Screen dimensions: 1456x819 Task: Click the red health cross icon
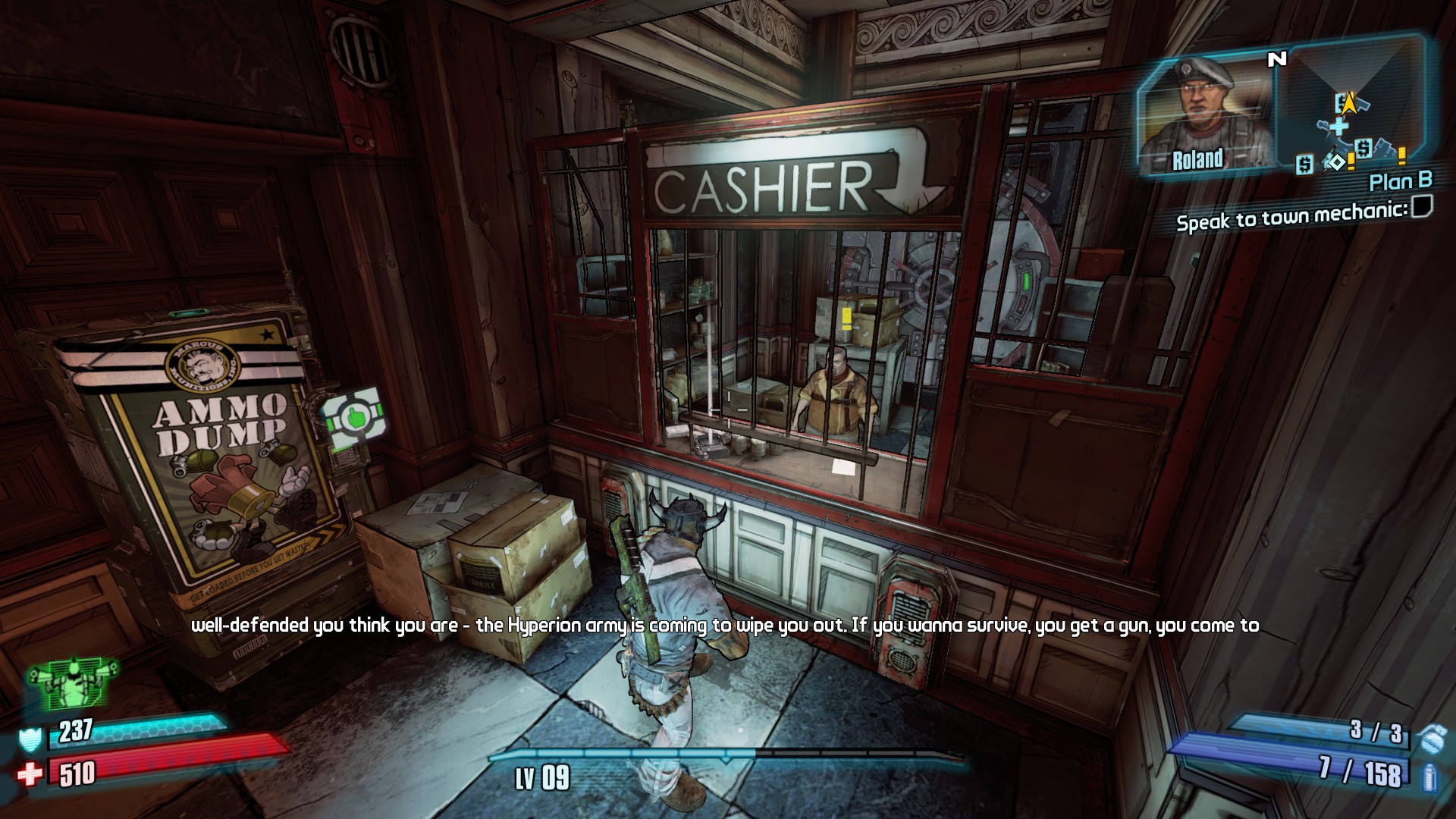pyautogui.click(x=30, y=775)
